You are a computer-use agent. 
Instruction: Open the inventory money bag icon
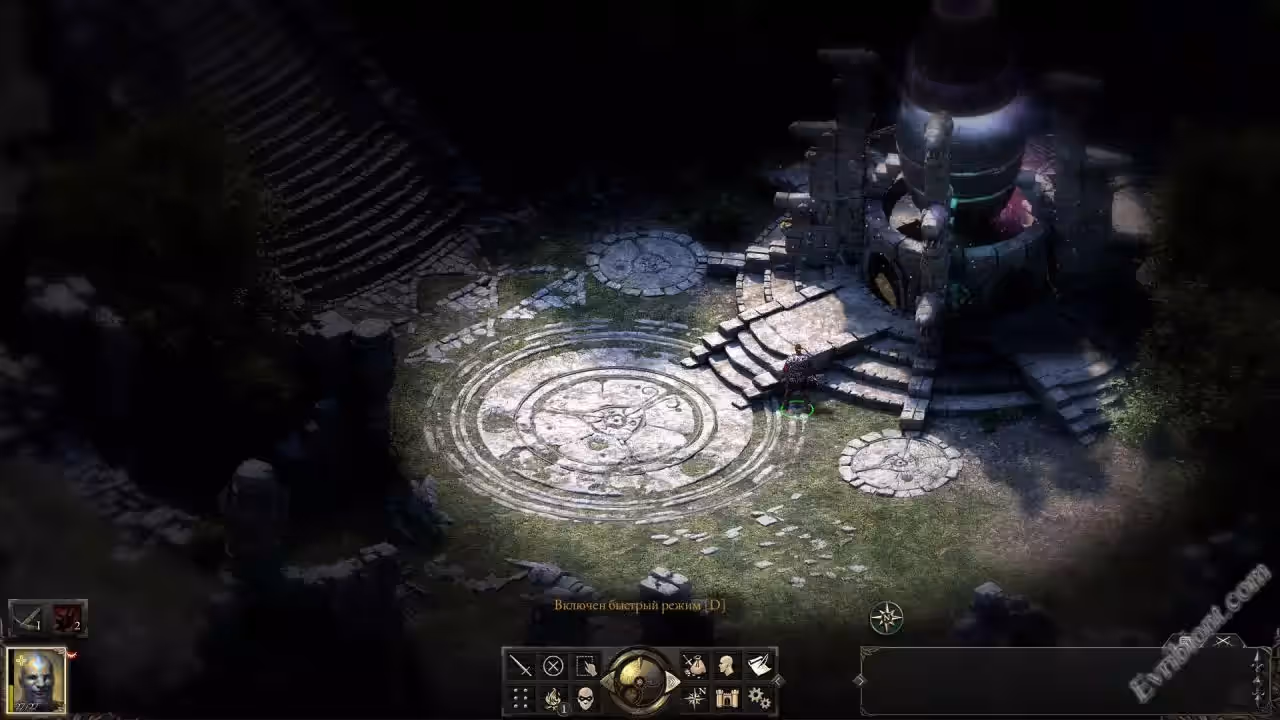coord(694,666)
